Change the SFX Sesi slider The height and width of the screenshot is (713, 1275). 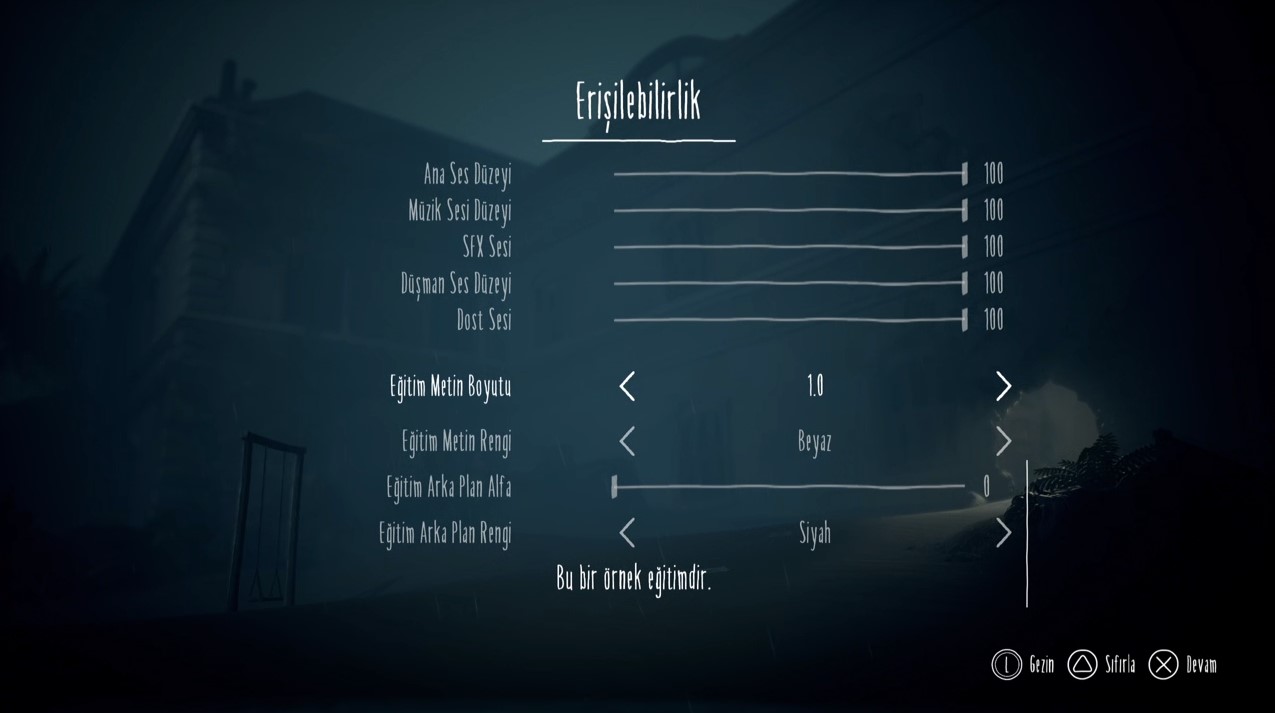(789, 247)
